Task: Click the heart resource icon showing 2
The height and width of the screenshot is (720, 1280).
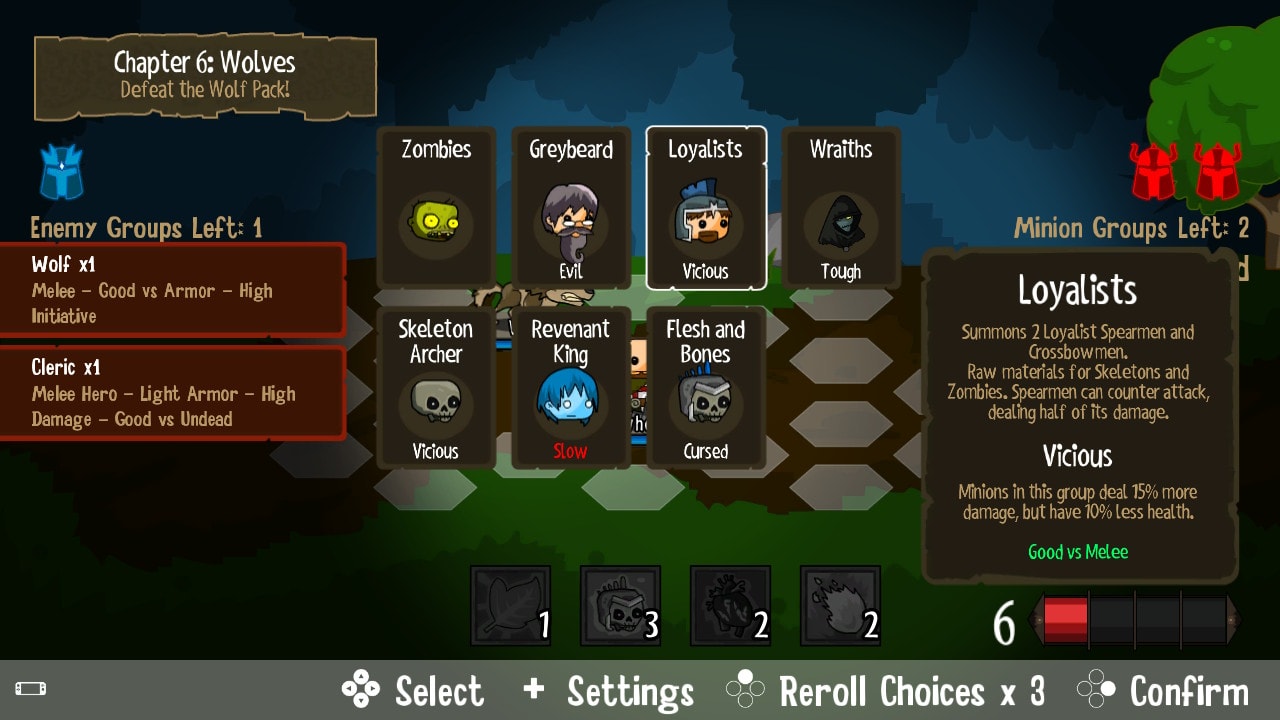Action: [730, 605]
